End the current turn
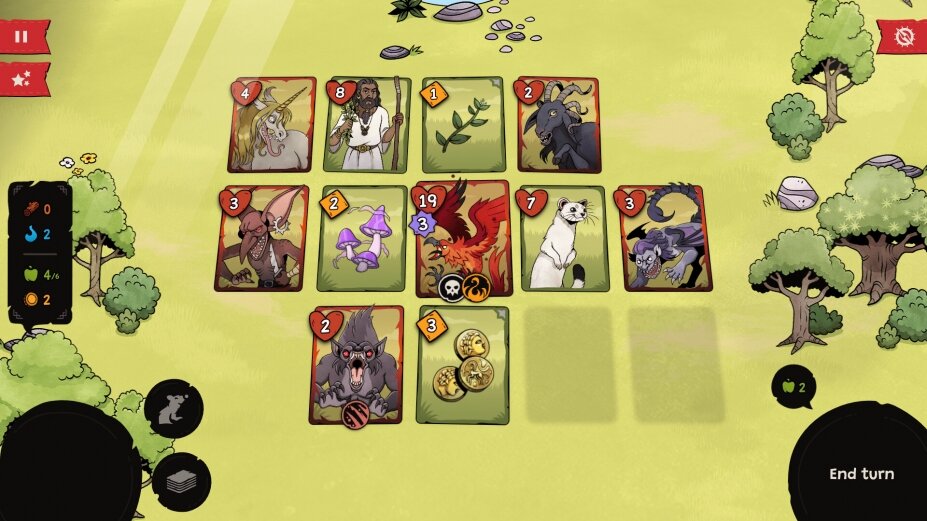Image resolution: width=927 pixels, height=521 pixels. pyautogui.click(x=861, y=474)
